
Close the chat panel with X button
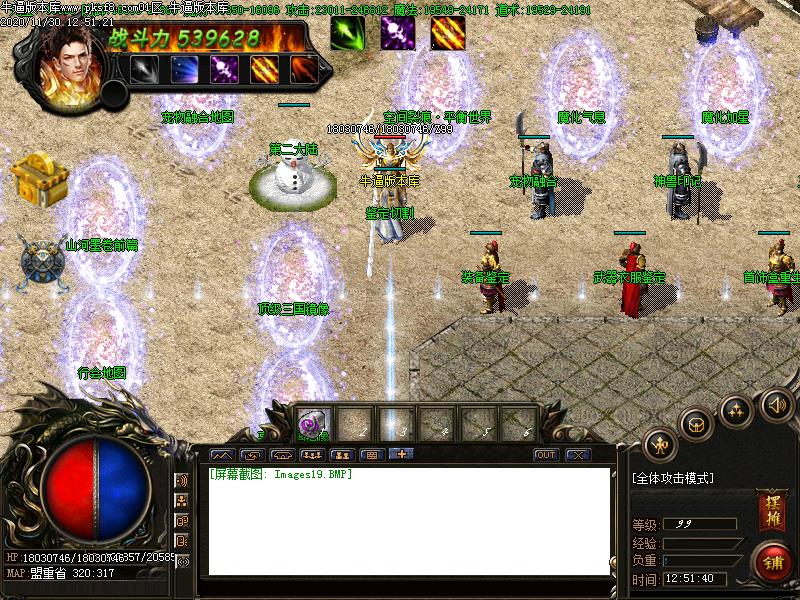pyautogui.click(x=577, y=455)
